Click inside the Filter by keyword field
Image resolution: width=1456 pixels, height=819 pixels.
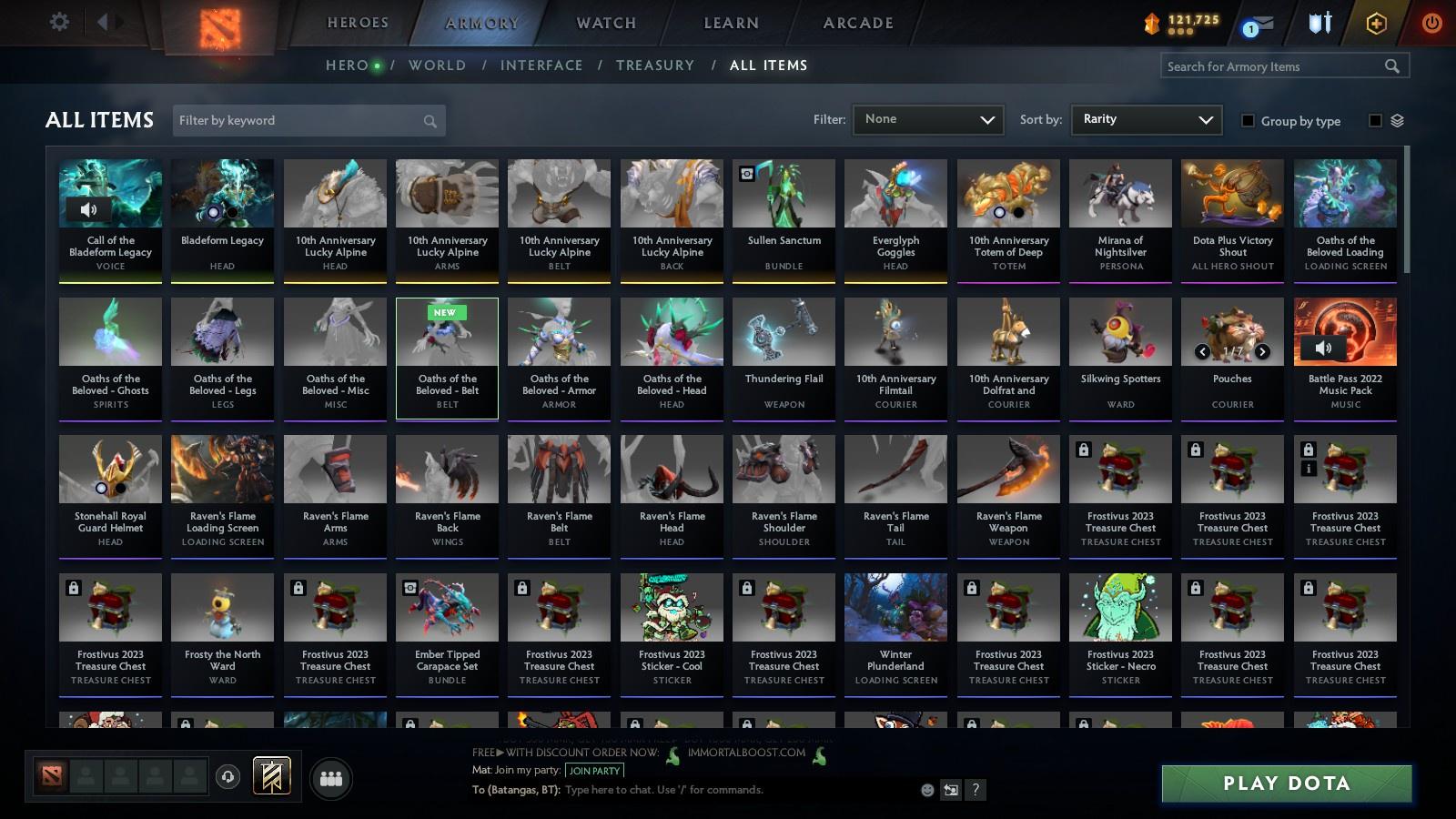(x=300, y=120)
